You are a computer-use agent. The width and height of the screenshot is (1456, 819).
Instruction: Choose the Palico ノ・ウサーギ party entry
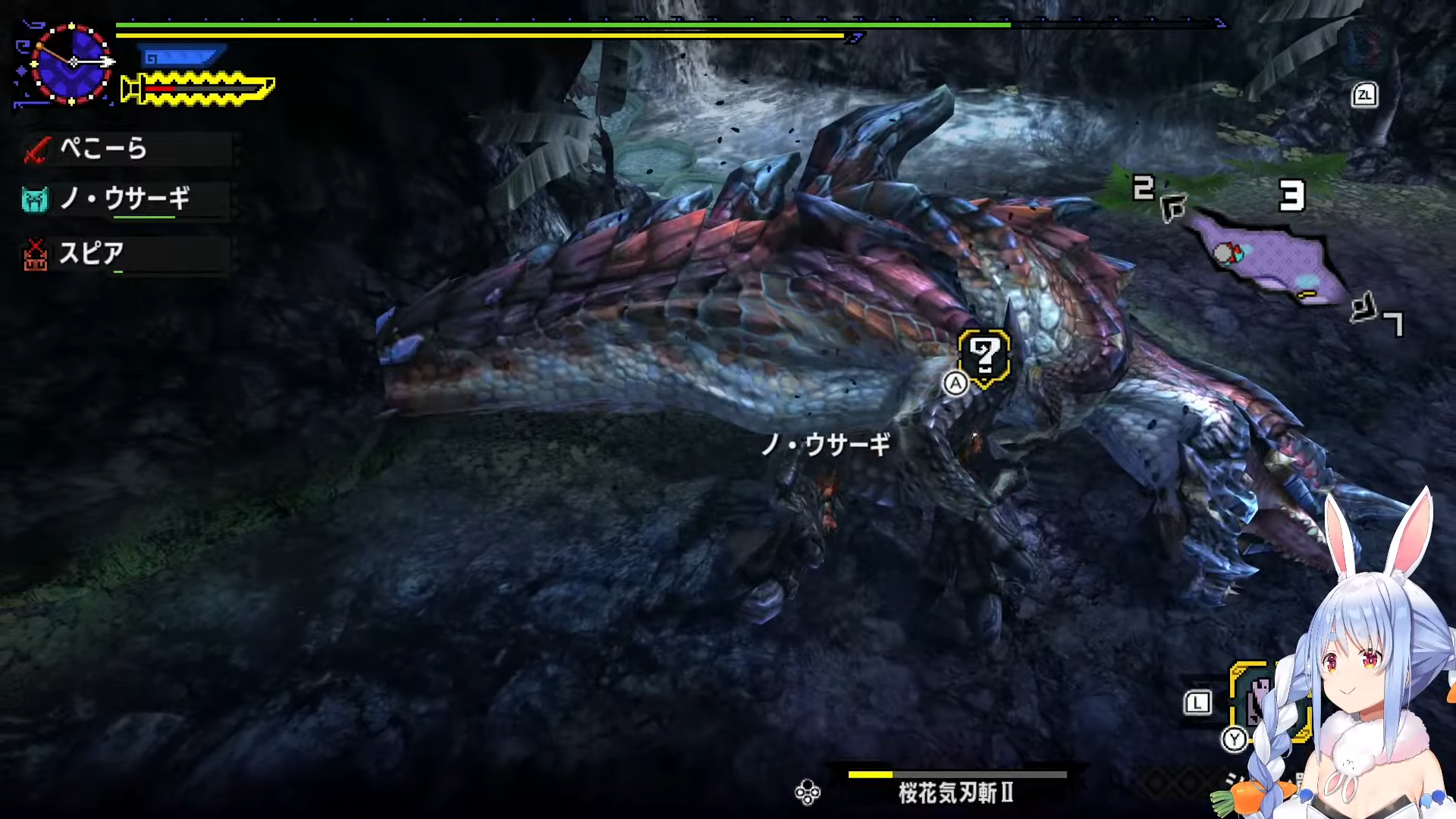125,199
